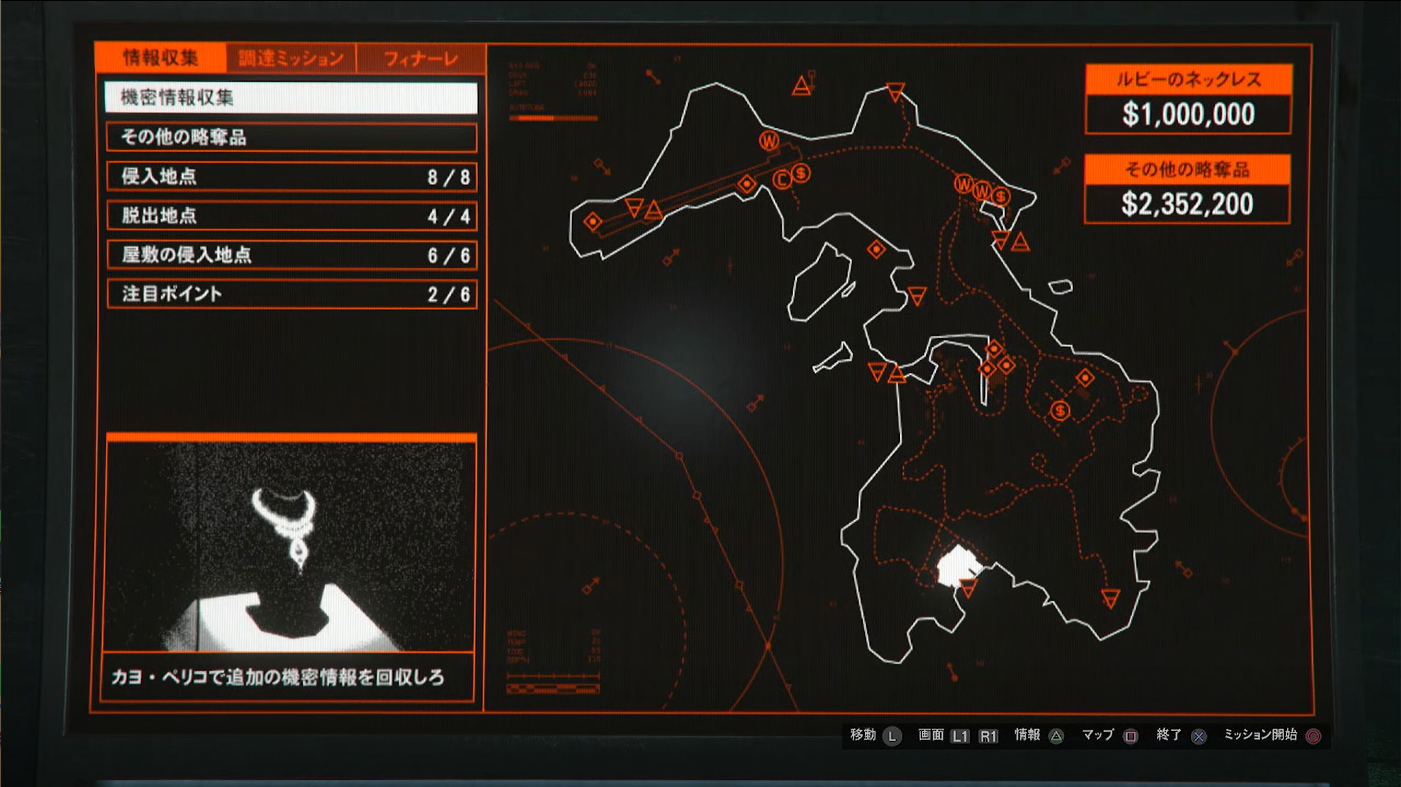Image resolution: width=1401 pixels, height=787 pixels.
Task: Click the lone dollar marker on the island's east side
Action: click(1059, 410)
